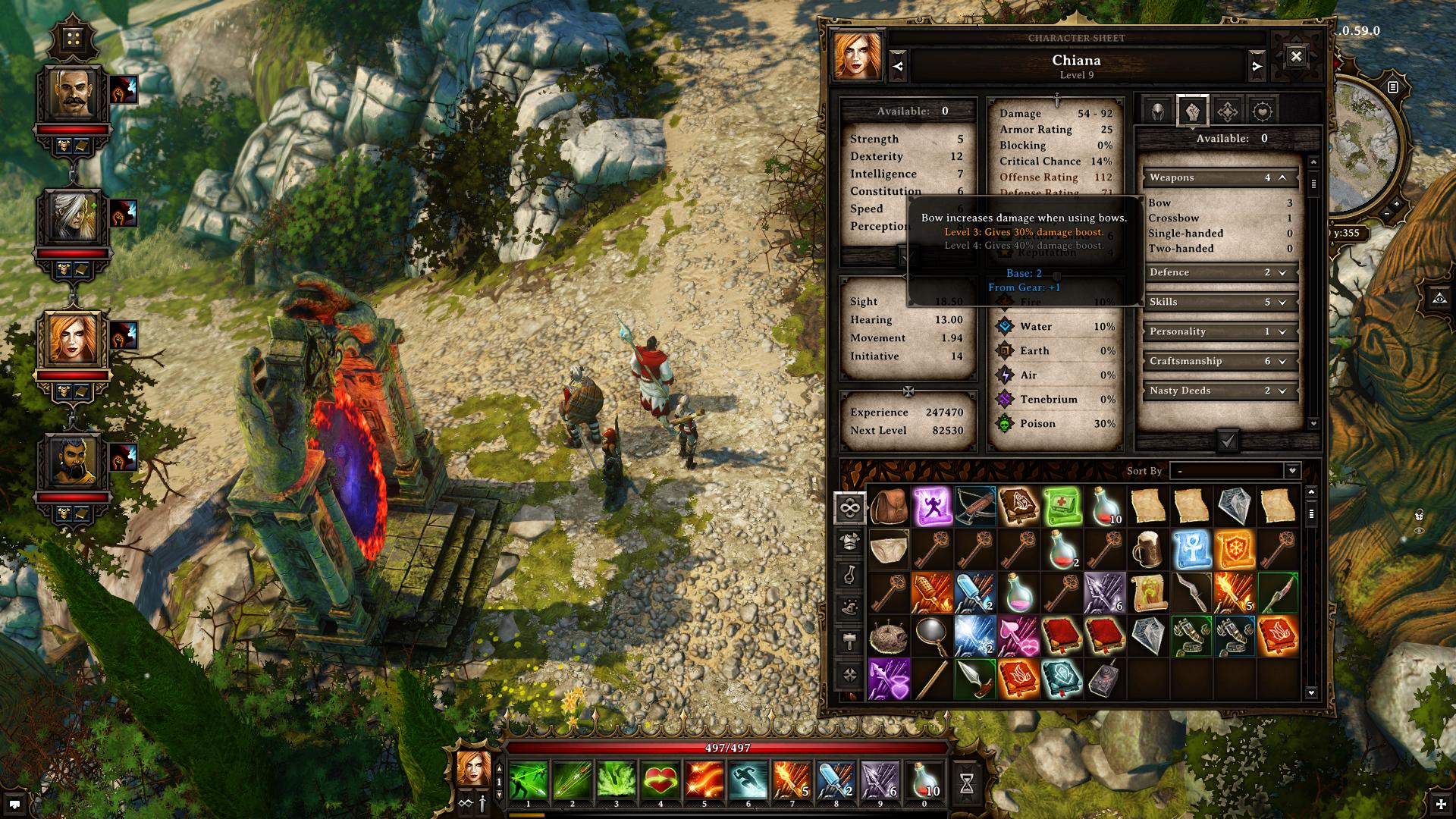Select the magnifying glass item
Screen dimensions: 1456x819
click(x=930, y=635)
